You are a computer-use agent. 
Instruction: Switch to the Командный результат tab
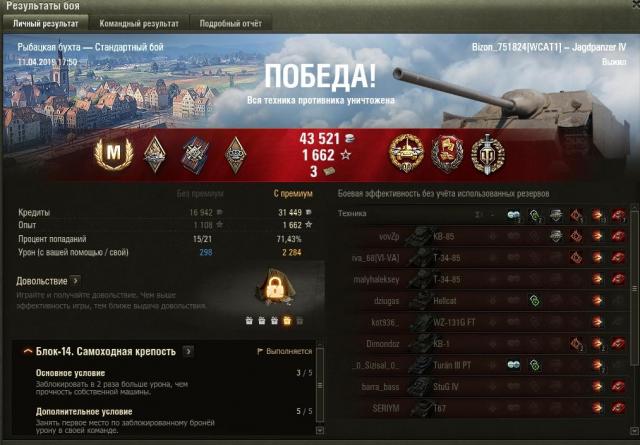140,22
